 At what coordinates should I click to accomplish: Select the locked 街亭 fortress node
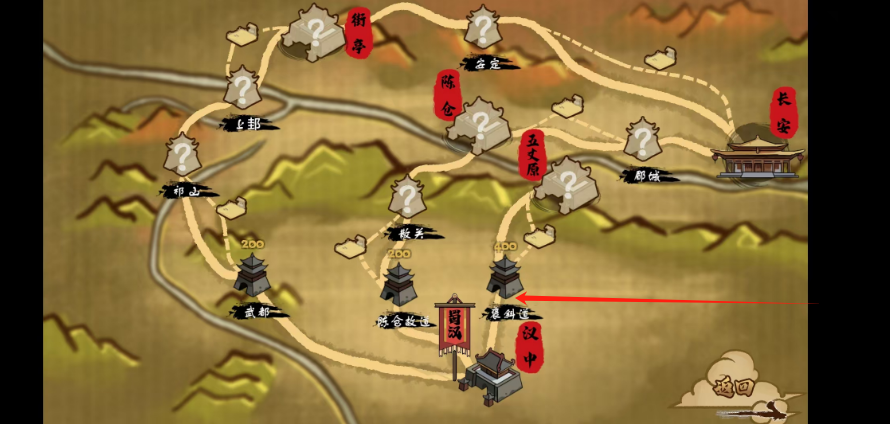click(314, 33)
